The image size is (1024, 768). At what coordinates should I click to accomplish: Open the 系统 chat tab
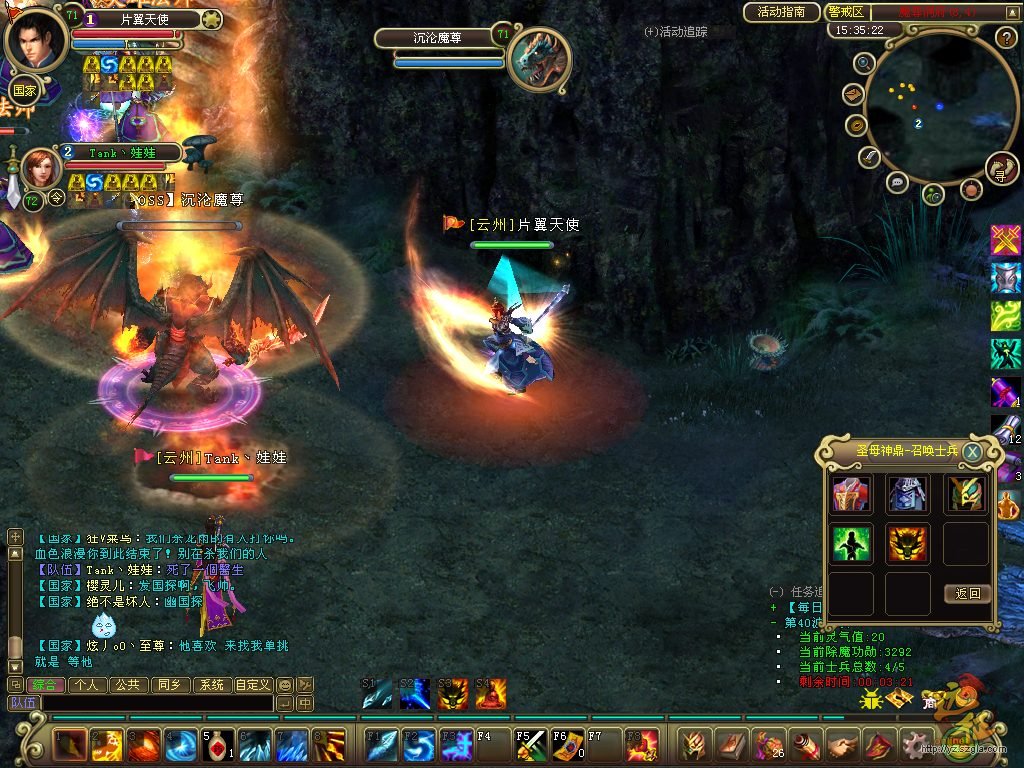pos(210,685)
